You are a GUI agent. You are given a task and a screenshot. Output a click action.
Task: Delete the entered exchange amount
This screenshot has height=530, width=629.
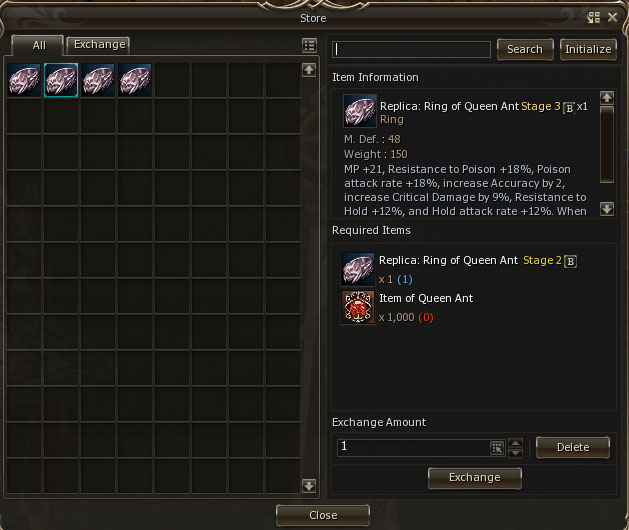573,447
